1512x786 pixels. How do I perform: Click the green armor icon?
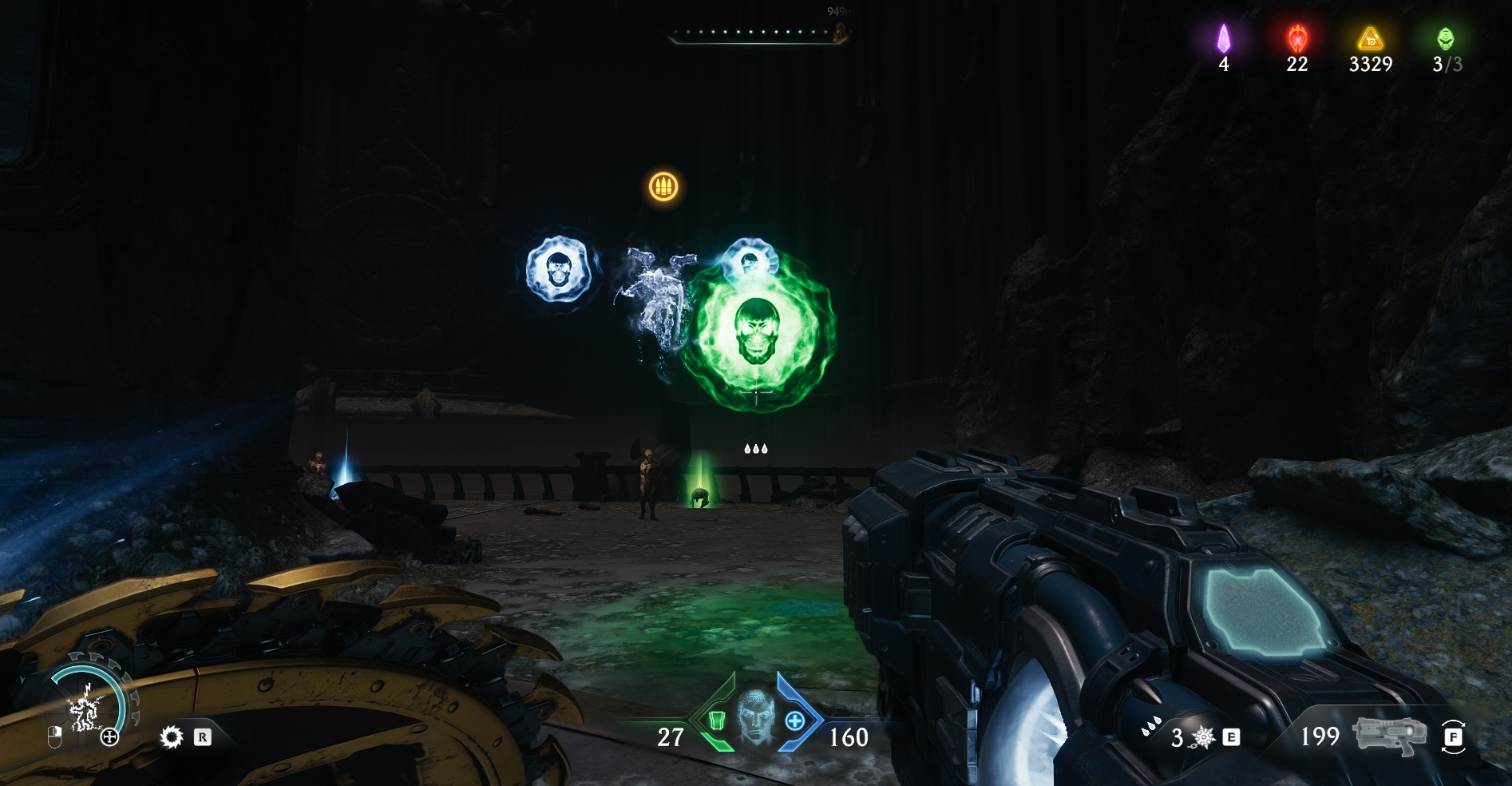point(716,720)
